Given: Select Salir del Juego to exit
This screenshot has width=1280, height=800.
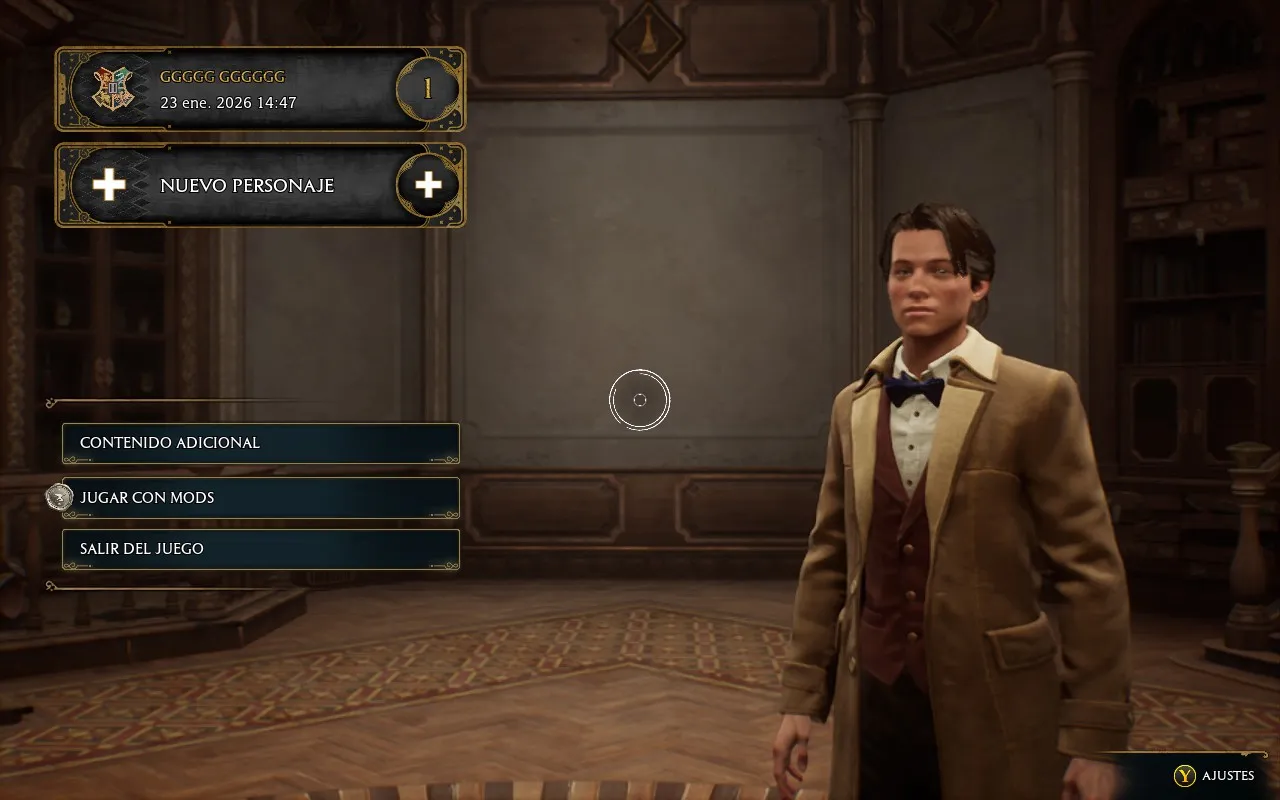Looking at the screenshot, I should (x=260, y=548).
